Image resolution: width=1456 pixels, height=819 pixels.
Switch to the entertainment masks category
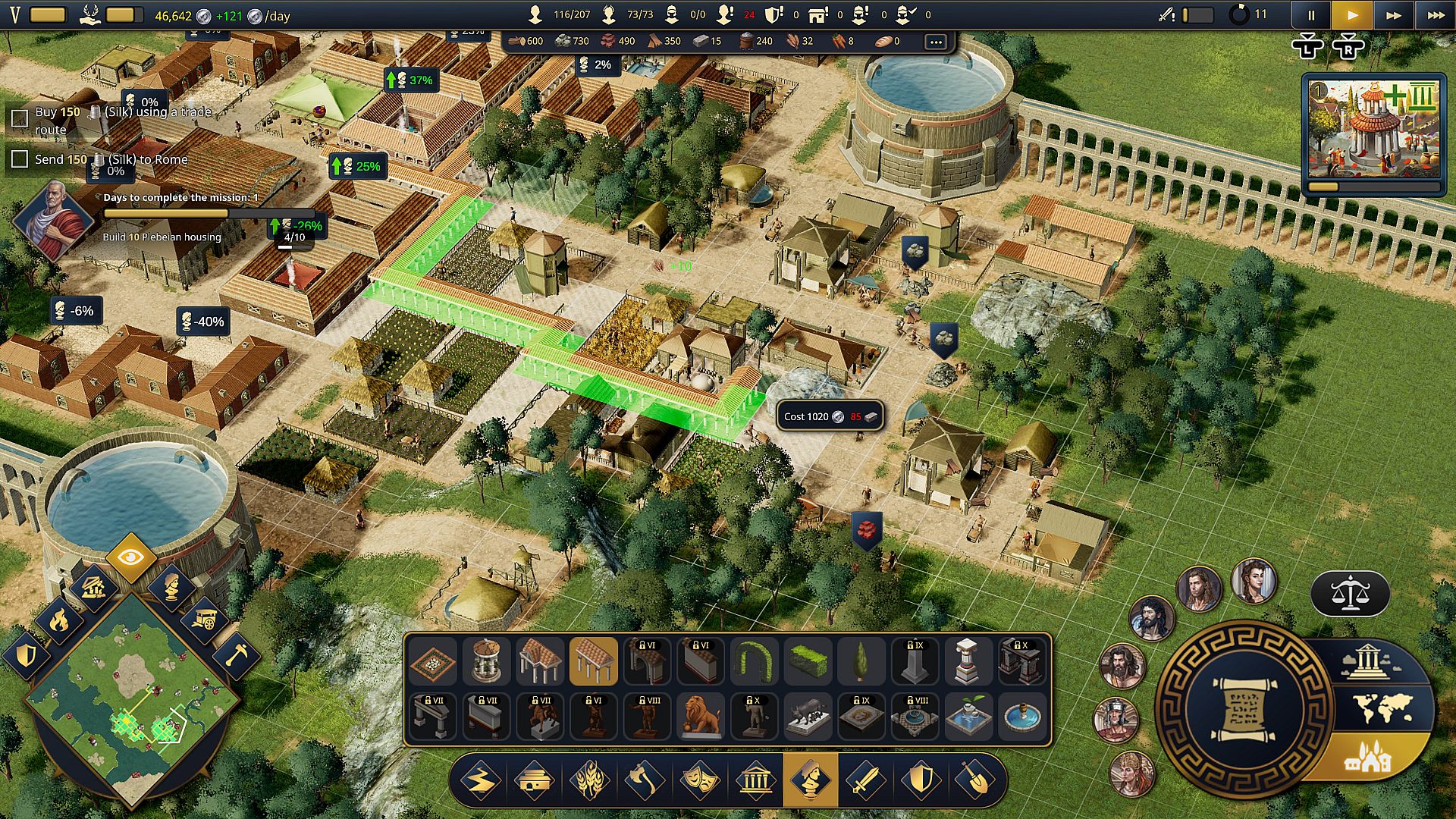[699, 780]
